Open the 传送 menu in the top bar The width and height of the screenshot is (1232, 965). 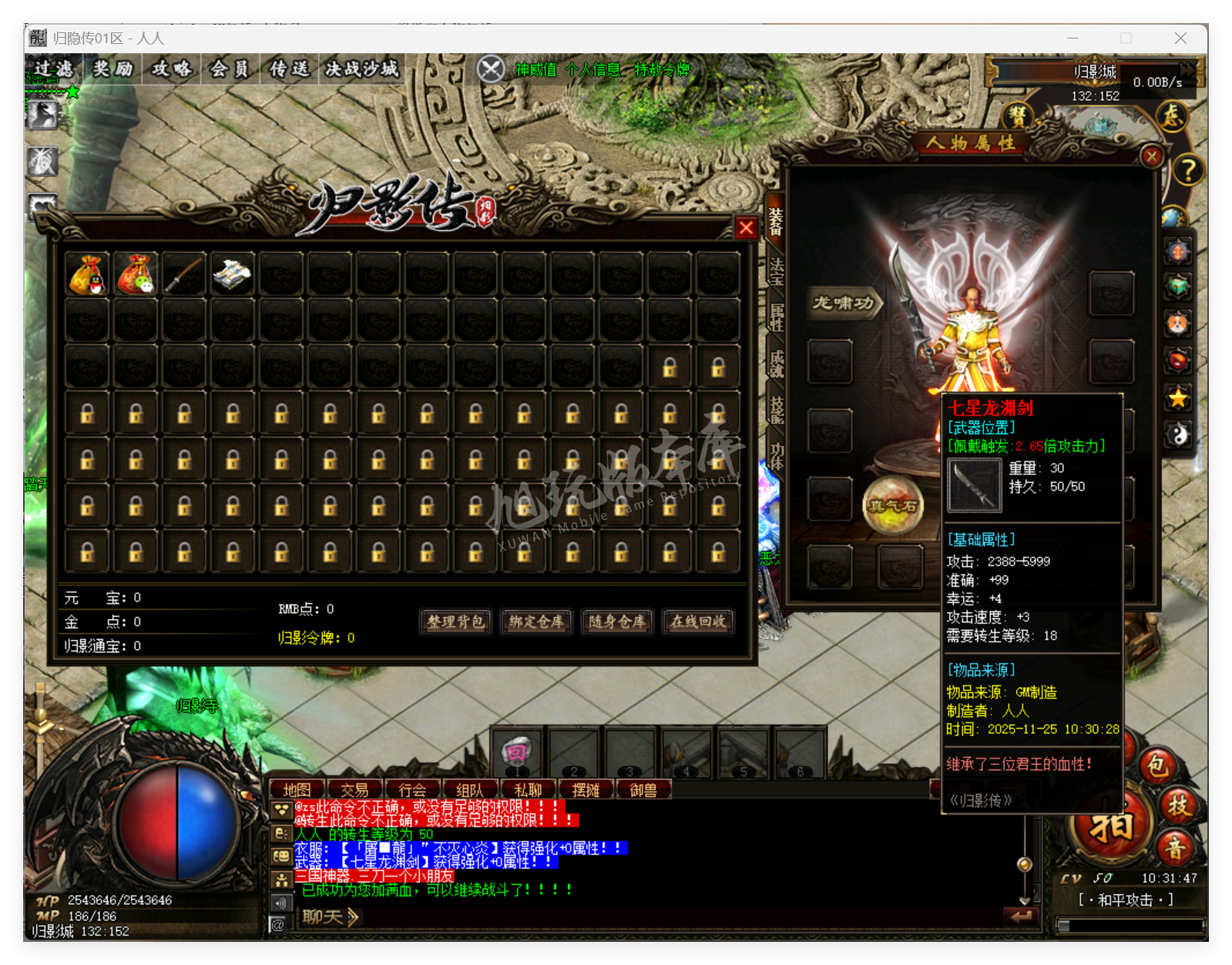point(288,69)
